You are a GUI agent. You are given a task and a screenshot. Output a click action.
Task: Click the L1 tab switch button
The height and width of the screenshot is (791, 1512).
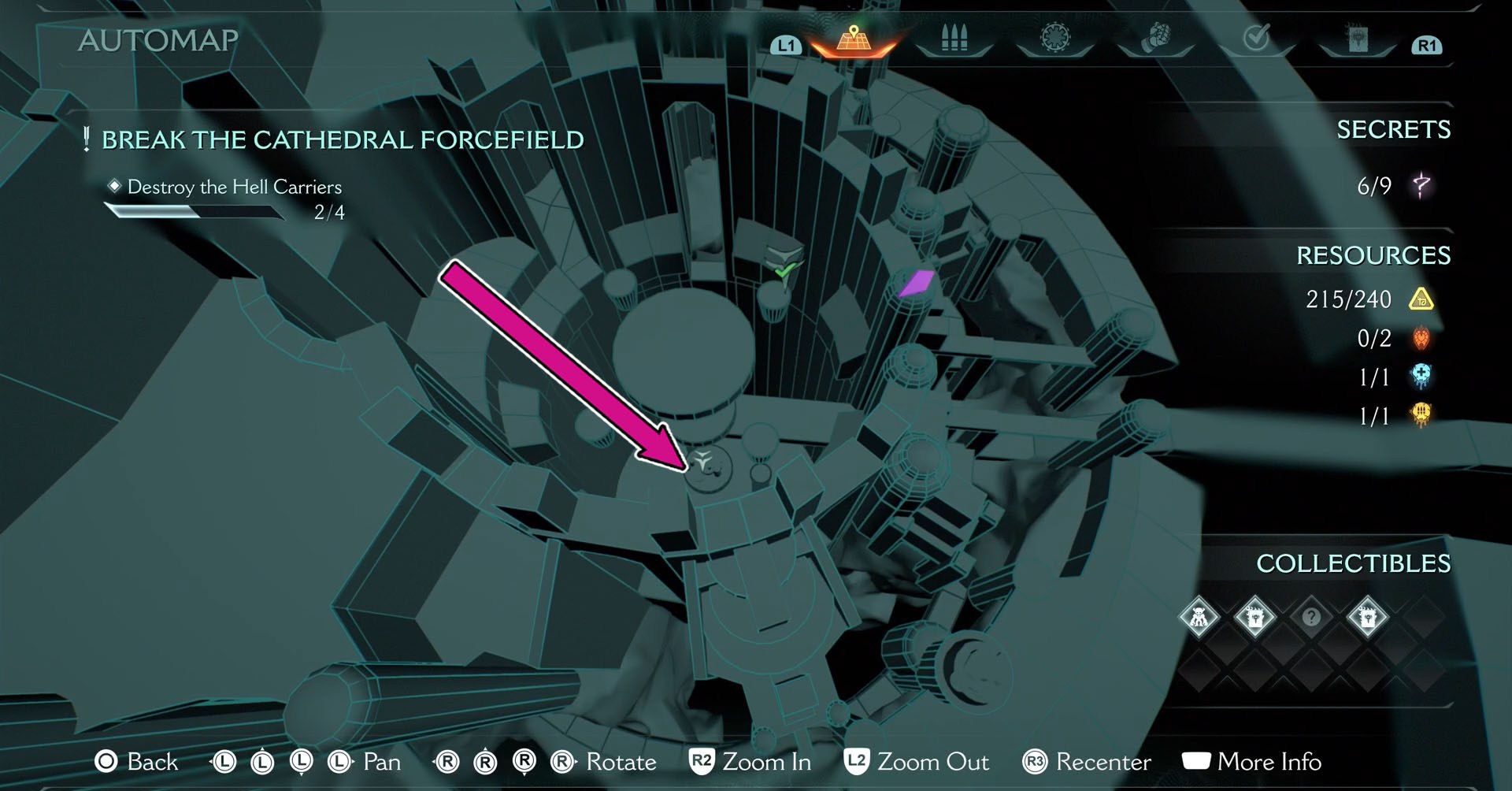click(784, 45)
